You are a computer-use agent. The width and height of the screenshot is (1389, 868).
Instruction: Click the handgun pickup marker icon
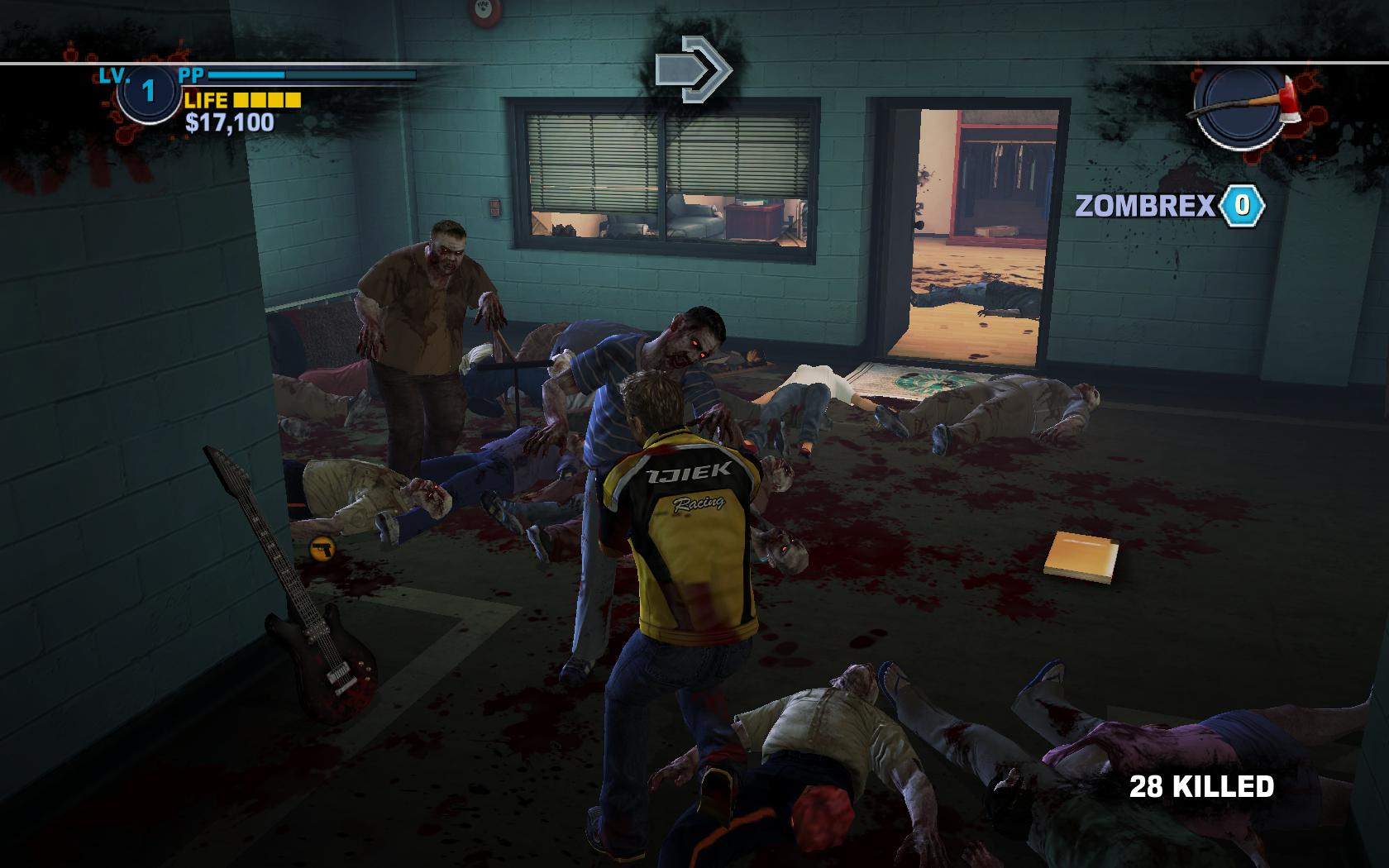click(x=322, y=546)
